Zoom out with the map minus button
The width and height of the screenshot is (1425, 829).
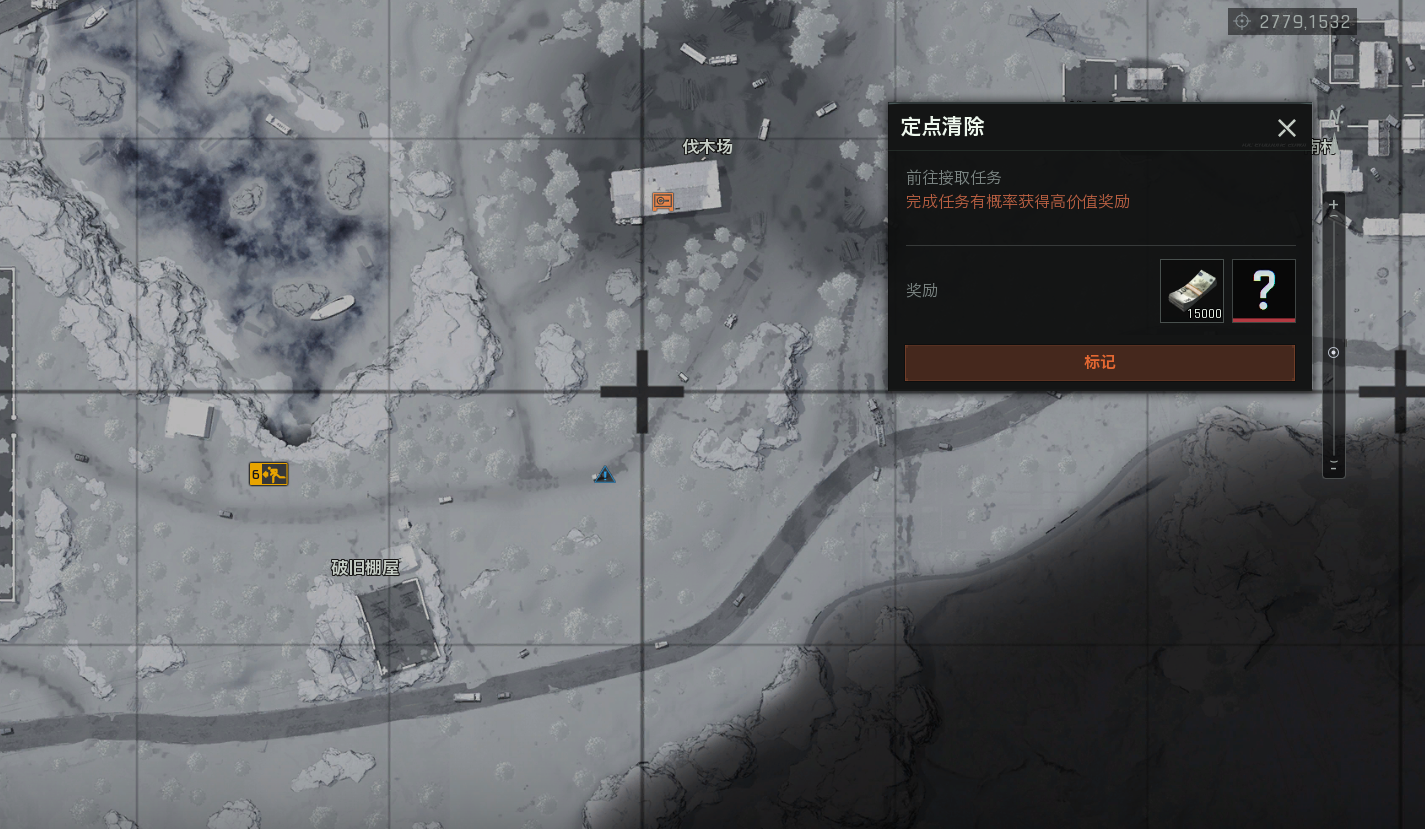[1333, 466]
